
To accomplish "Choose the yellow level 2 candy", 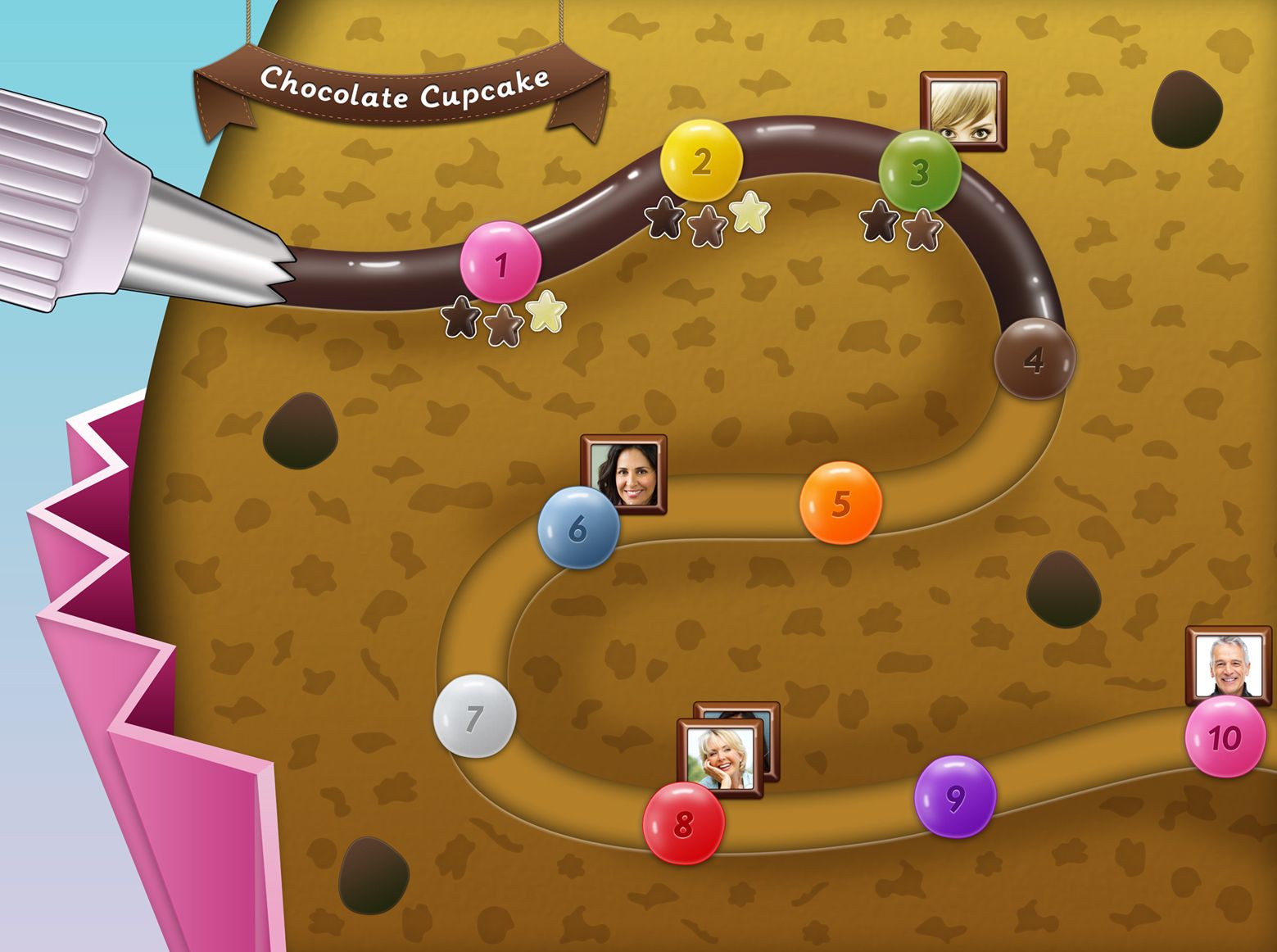I will (x=701, y=161).
